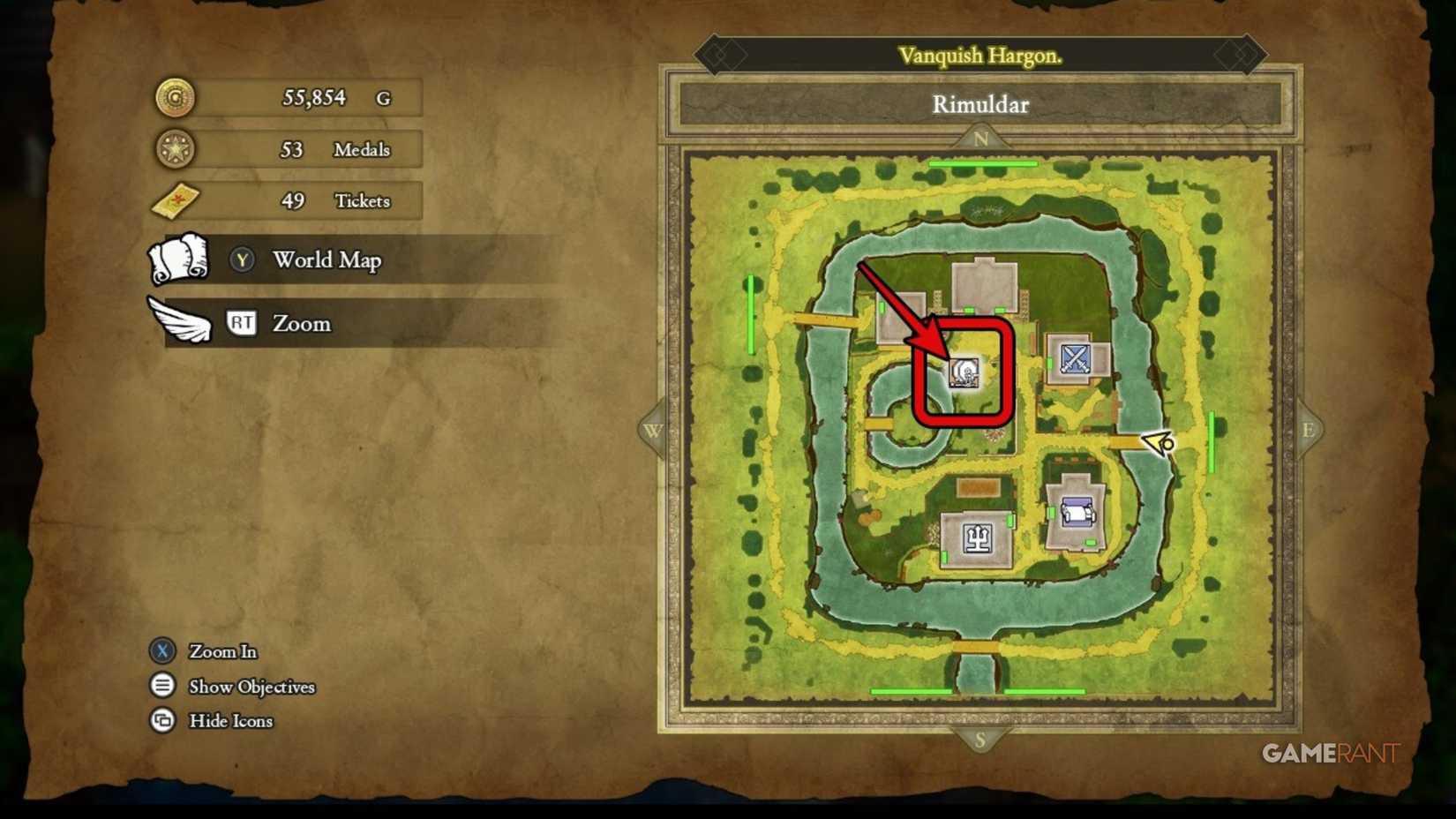Enable map Zoom with the RT button prompt
The height and width of the screenshot is (819, 1456).
click(x=242, y=323)
